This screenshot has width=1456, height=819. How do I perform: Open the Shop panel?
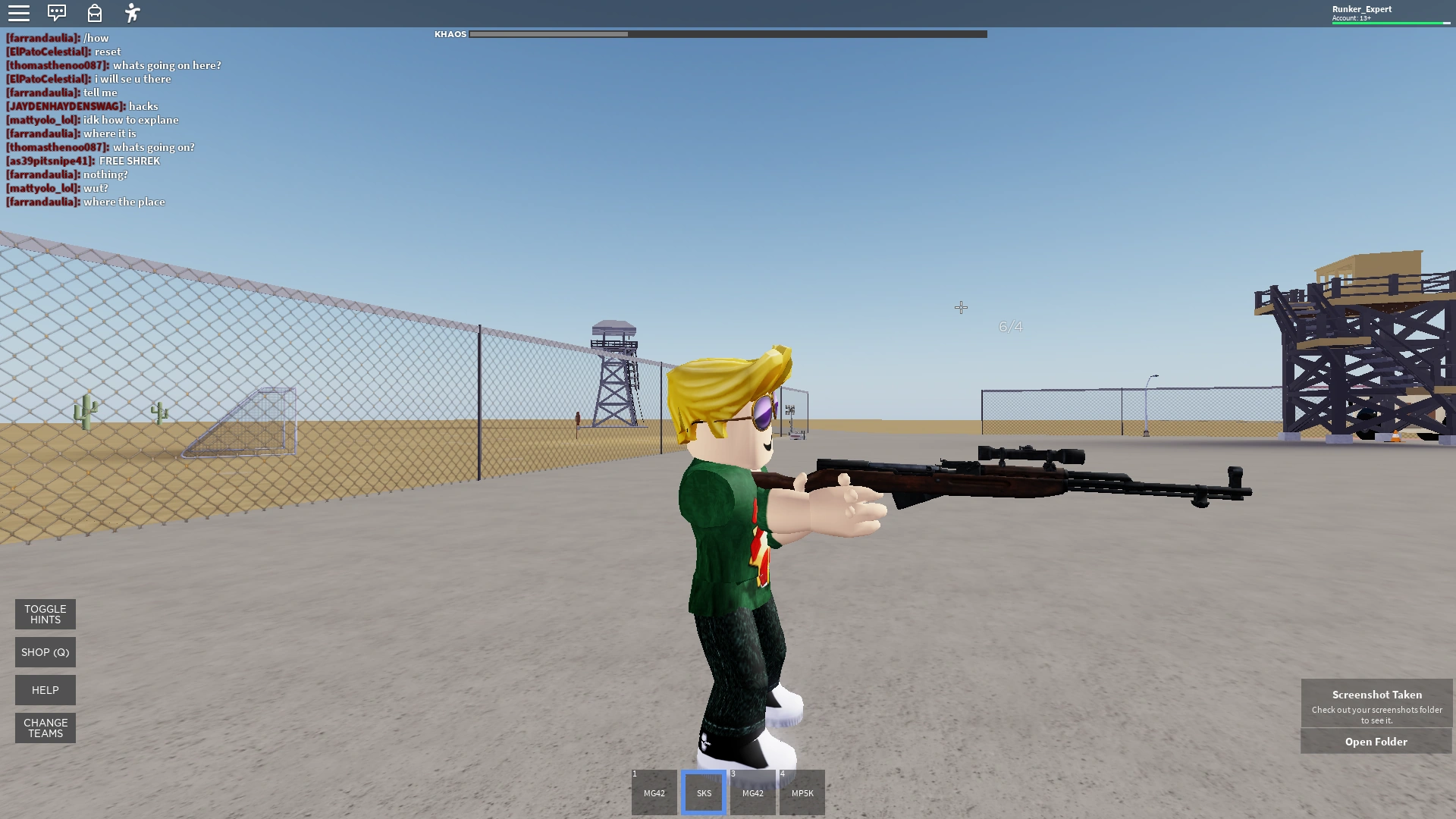45,651
